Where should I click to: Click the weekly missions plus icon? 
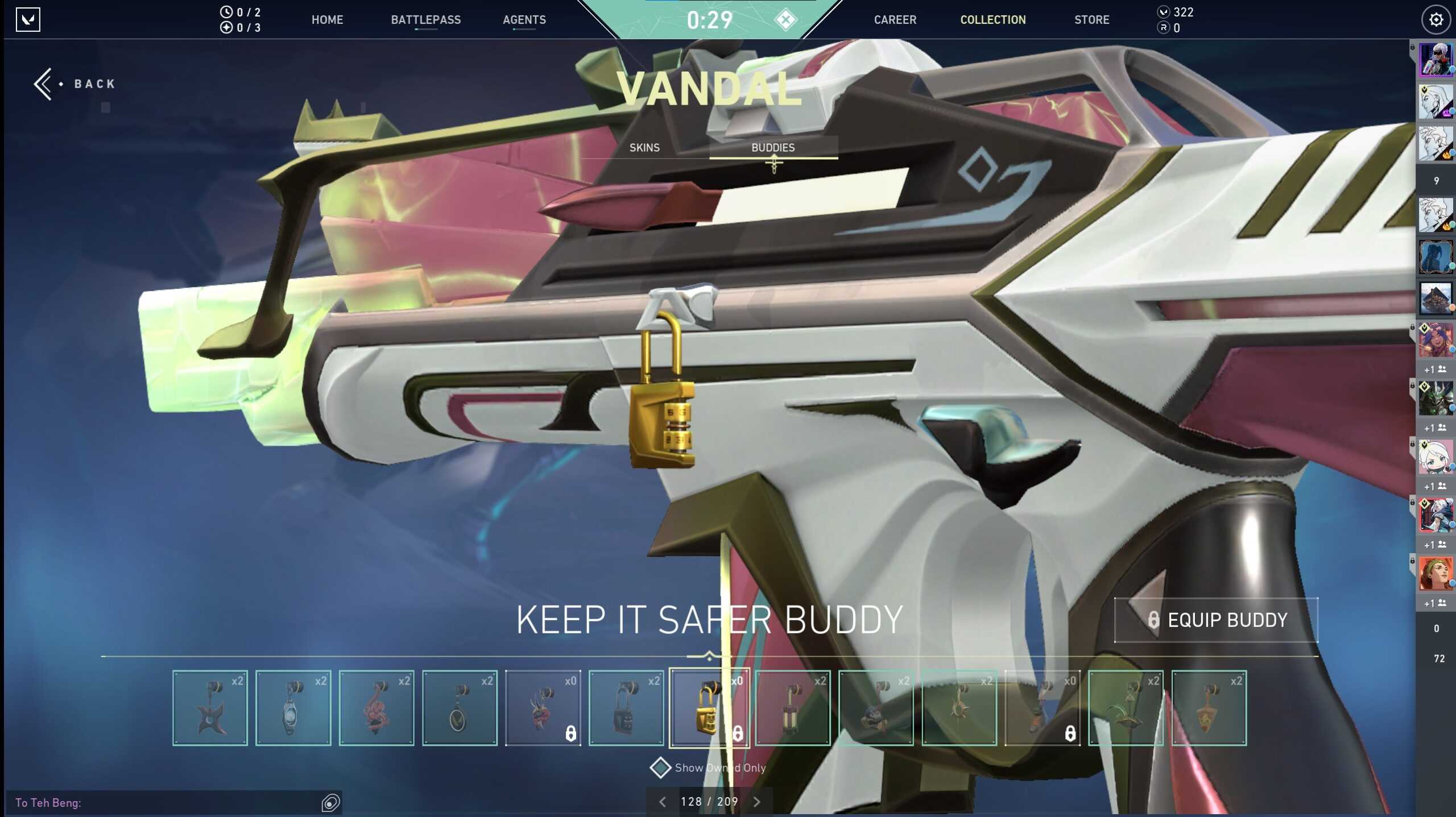[x=227, y=26]
